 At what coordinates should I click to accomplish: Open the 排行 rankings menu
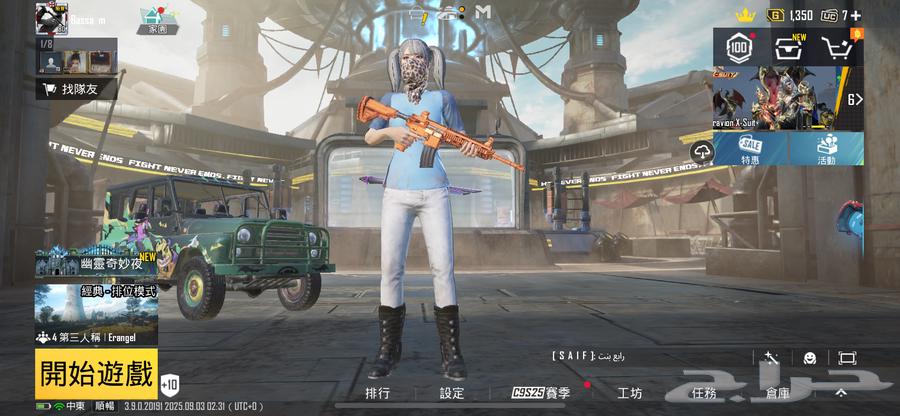click(378, 394)
